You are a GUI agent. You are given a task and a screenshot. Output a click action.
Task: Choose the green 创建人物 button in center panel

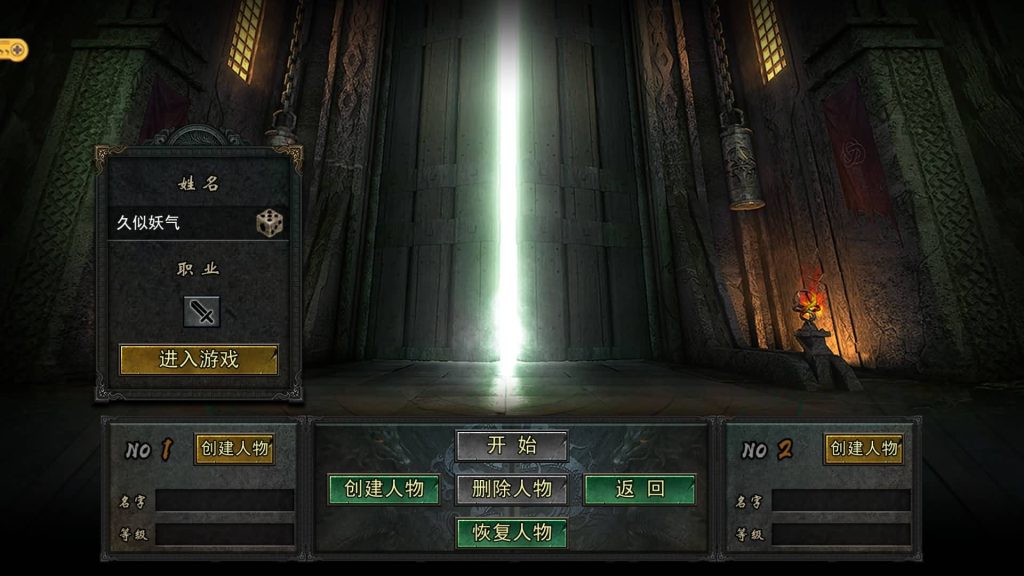click(x=384, y=489)
